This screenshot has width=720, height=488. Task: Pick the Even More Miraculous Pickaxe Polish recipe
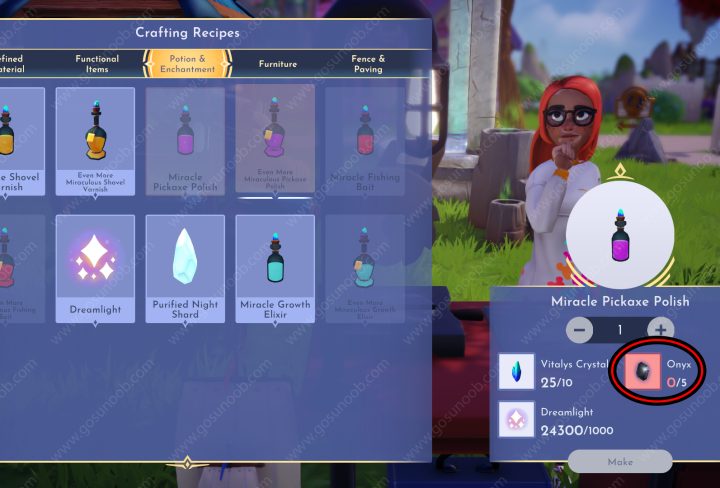[275, 141]
